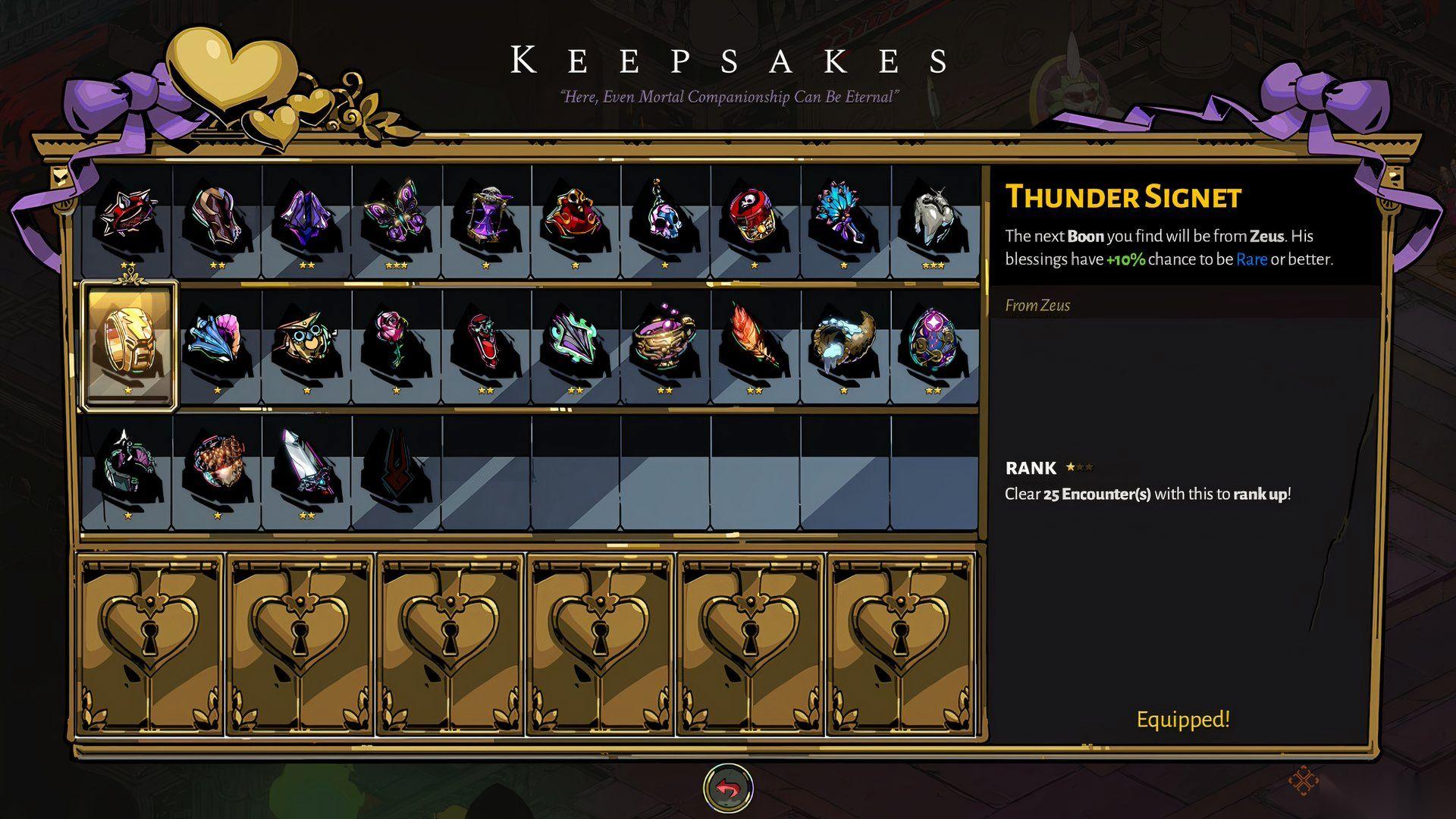Choose the overflowing cup keepsake
The height and width of the screenshot is (819, 1456).
click(x=664, y=343)
